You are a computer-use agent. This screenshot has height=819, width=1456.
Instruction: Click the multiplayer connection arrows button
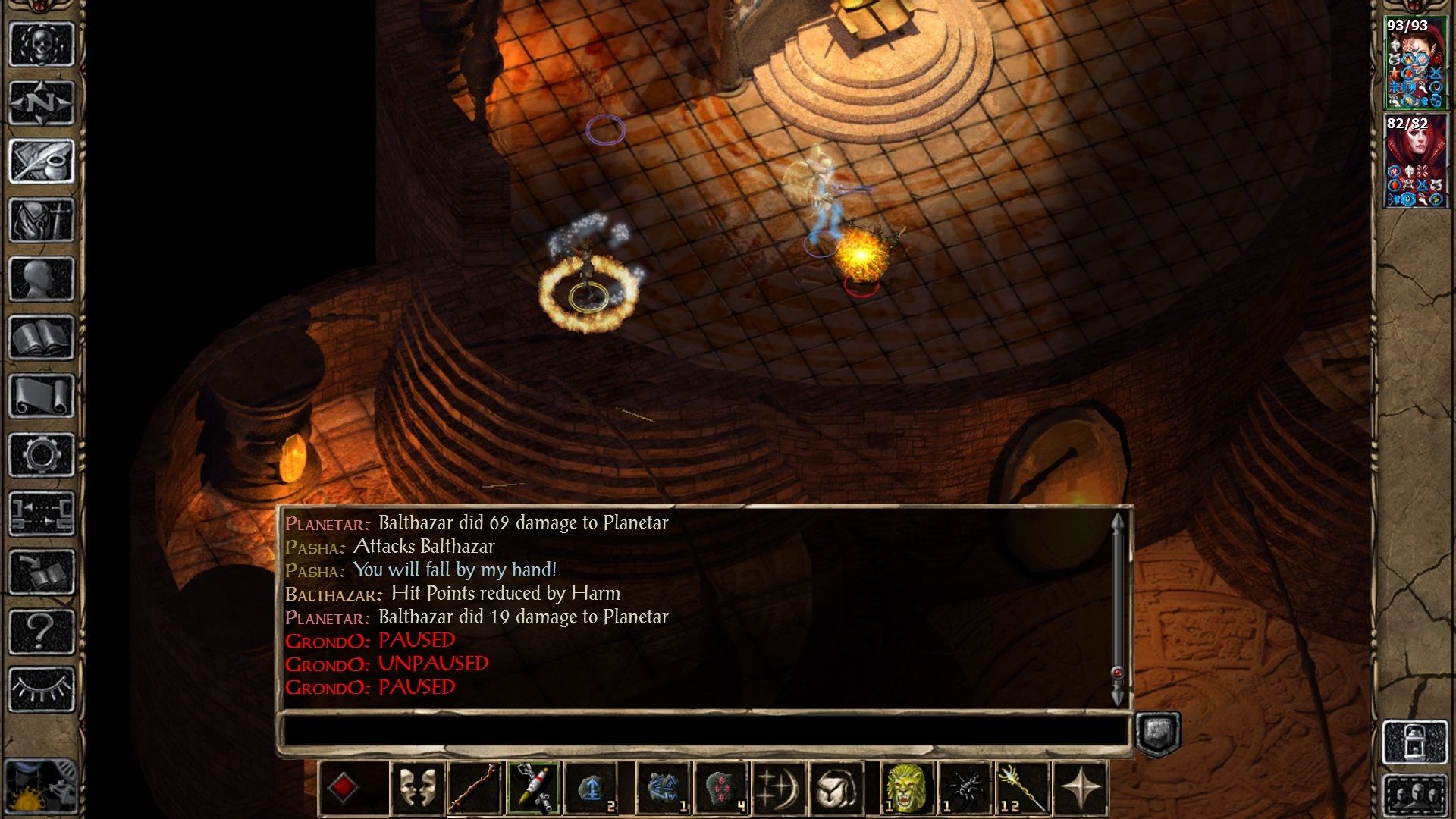click(42, 513)
